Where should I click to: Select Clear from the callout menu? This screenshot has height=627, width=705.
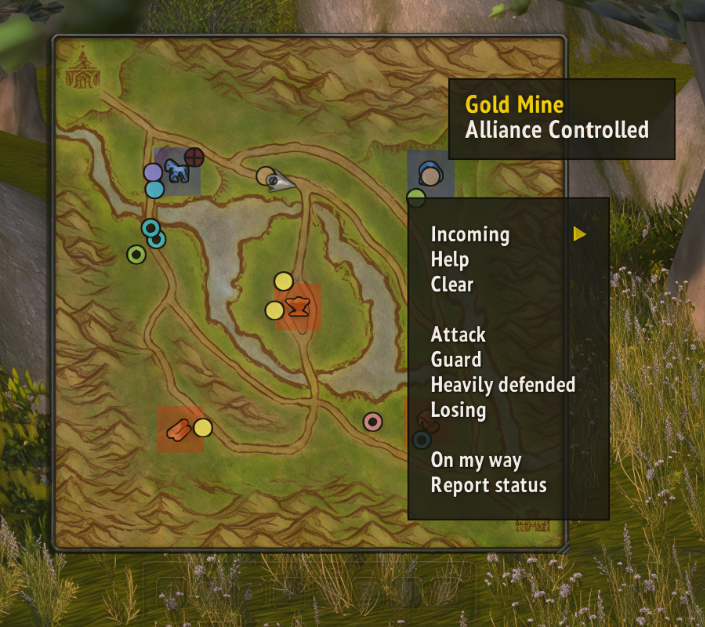click(x=452, y=285)
